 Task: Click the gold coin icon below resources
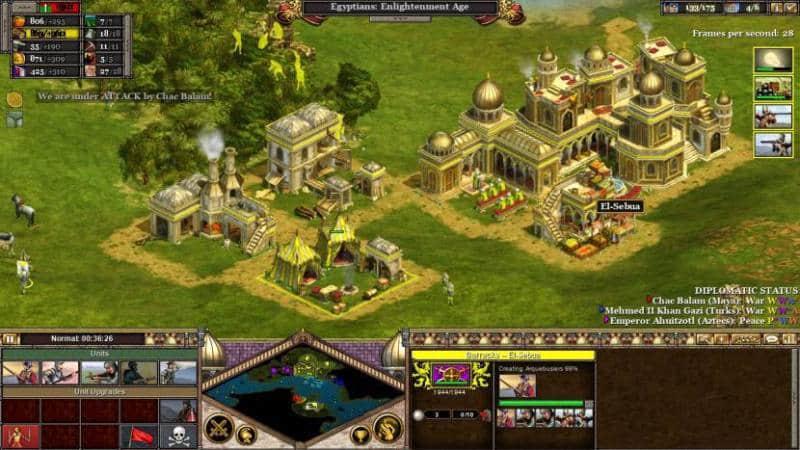(x=14, y=99)
